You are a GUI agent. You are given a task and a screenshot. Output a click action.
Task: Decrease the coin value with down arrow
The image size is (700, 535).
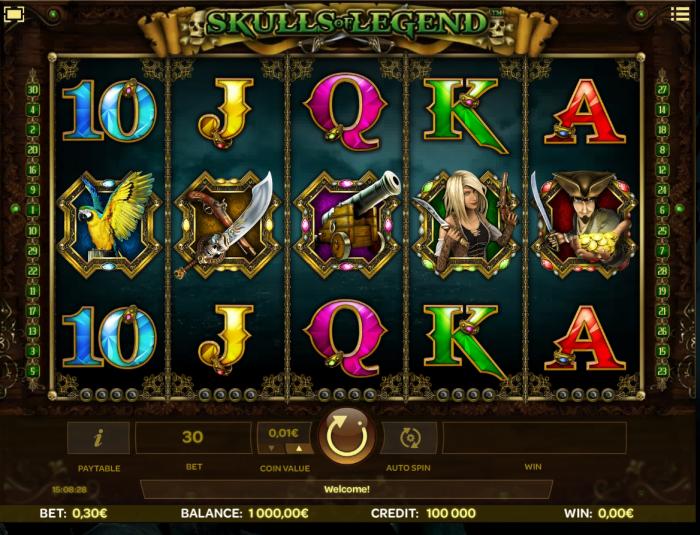pyautogui.click(x=271, y=448)
